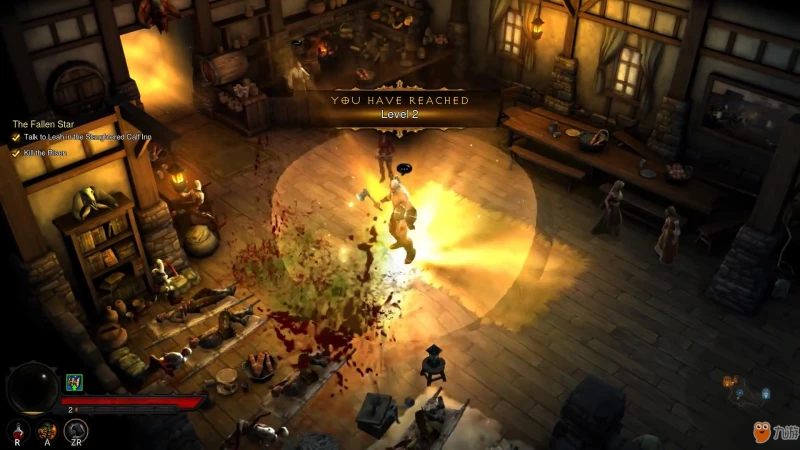The width and height of the screenshot is (800, 450).
Task: Trigger the grey skill icon with ring
Action: [x=76, y=430]
